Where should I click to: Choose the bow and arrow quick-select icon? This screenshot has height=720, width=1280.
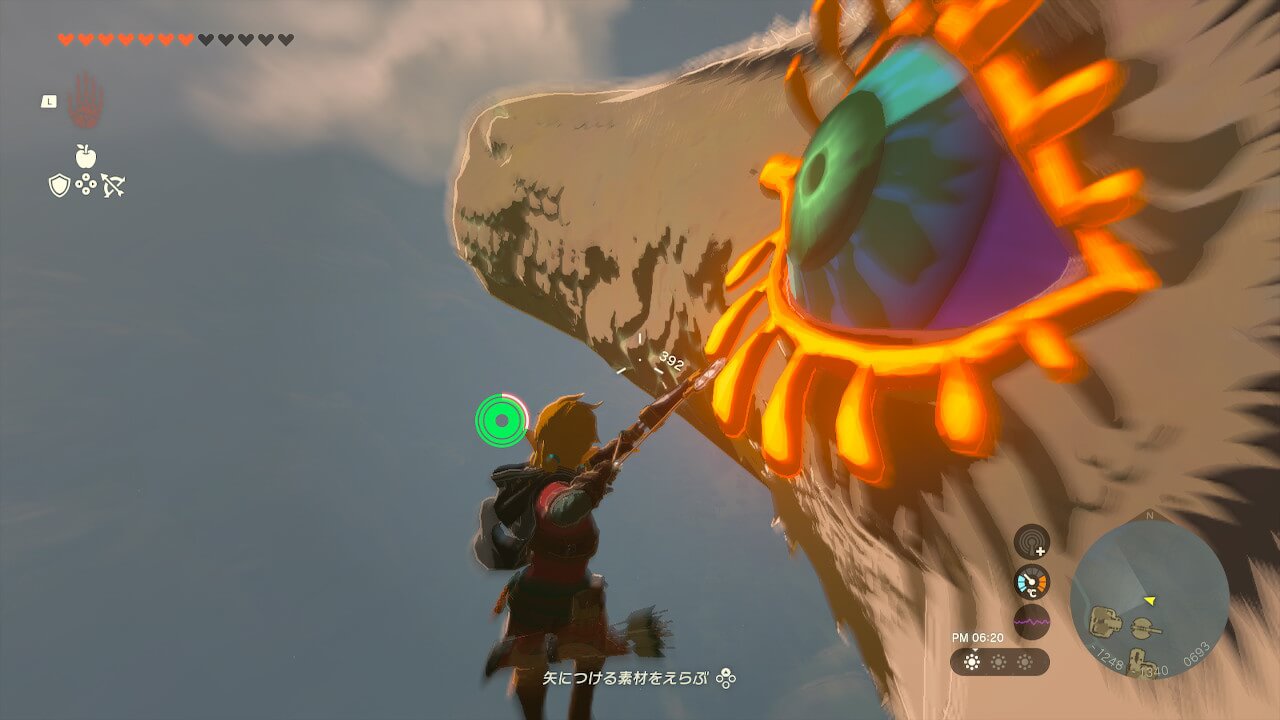pos(113,185)
